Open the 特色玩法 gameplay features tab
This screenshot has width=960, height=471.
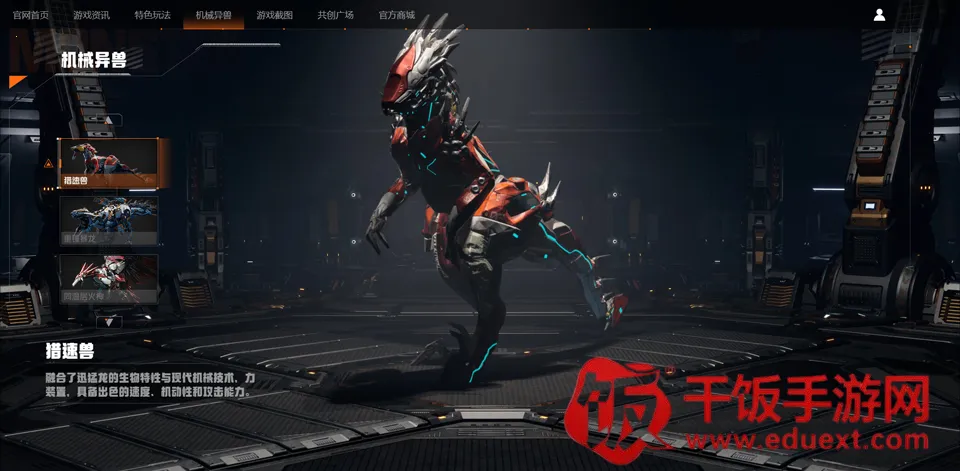[x=152, y=15]
